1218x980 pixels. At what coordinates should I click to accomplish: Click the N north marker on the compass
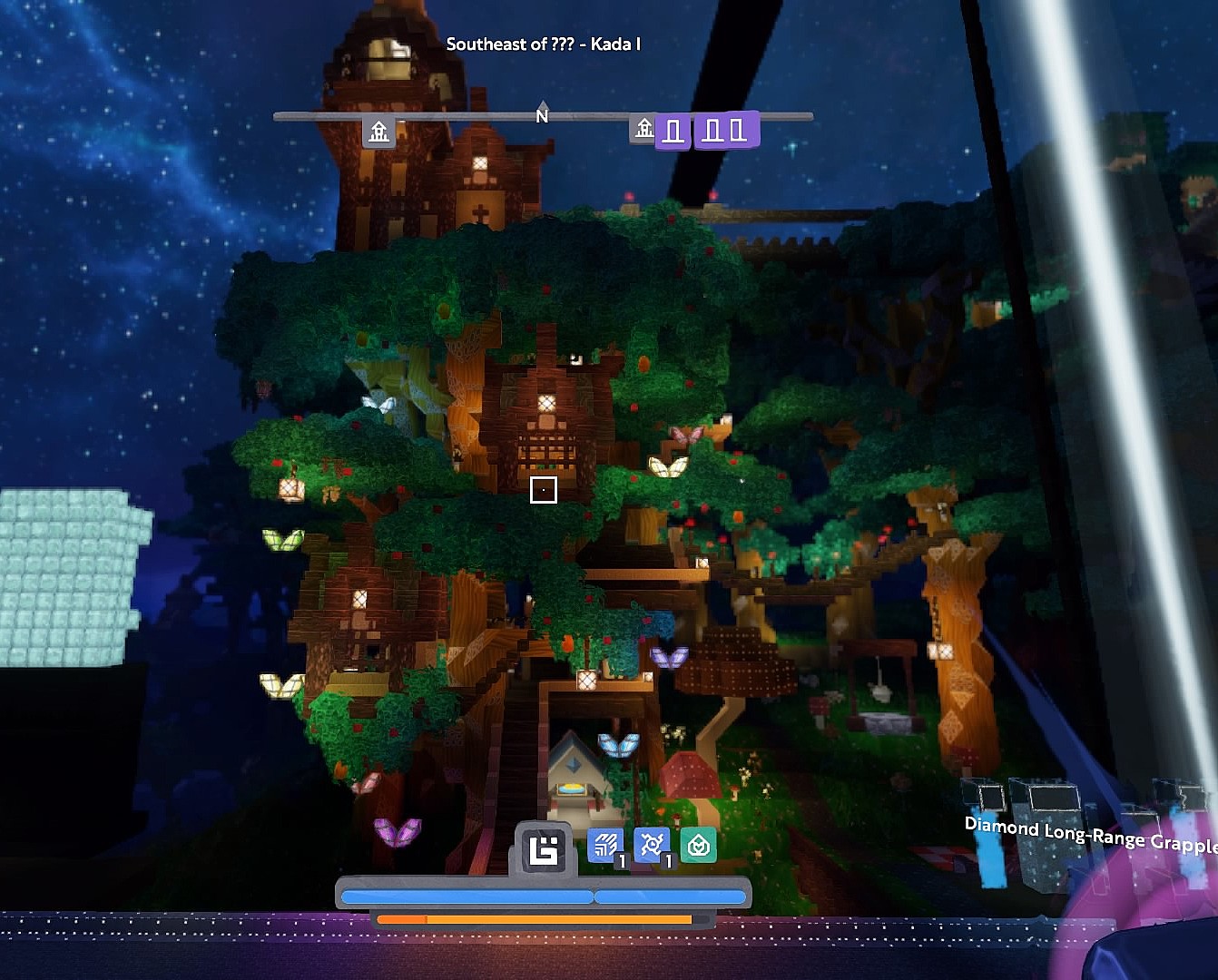[542, 115]
